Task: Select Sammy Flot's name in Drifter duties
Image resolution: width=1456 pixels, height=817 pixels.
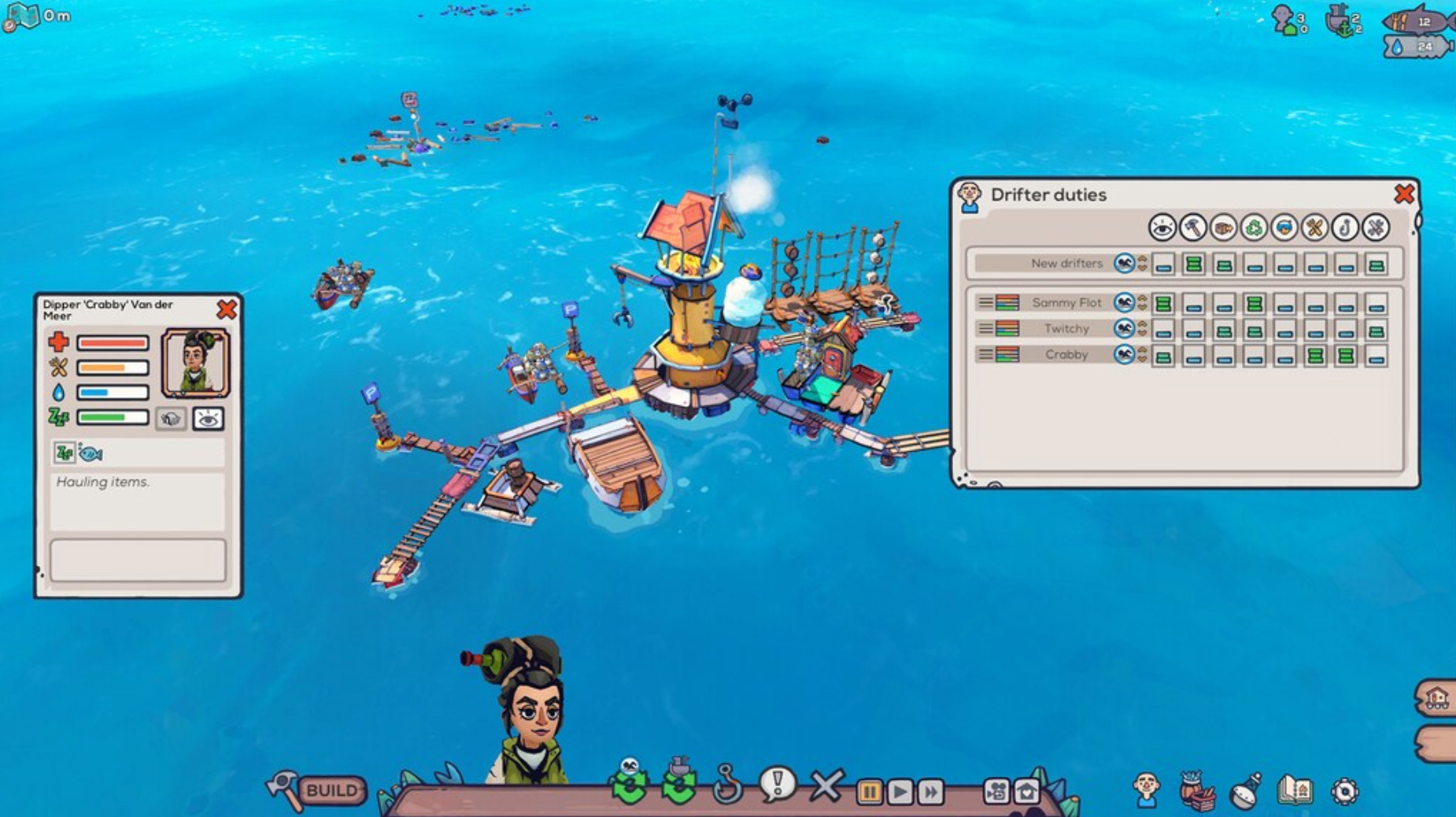Action: (1068, 302)
